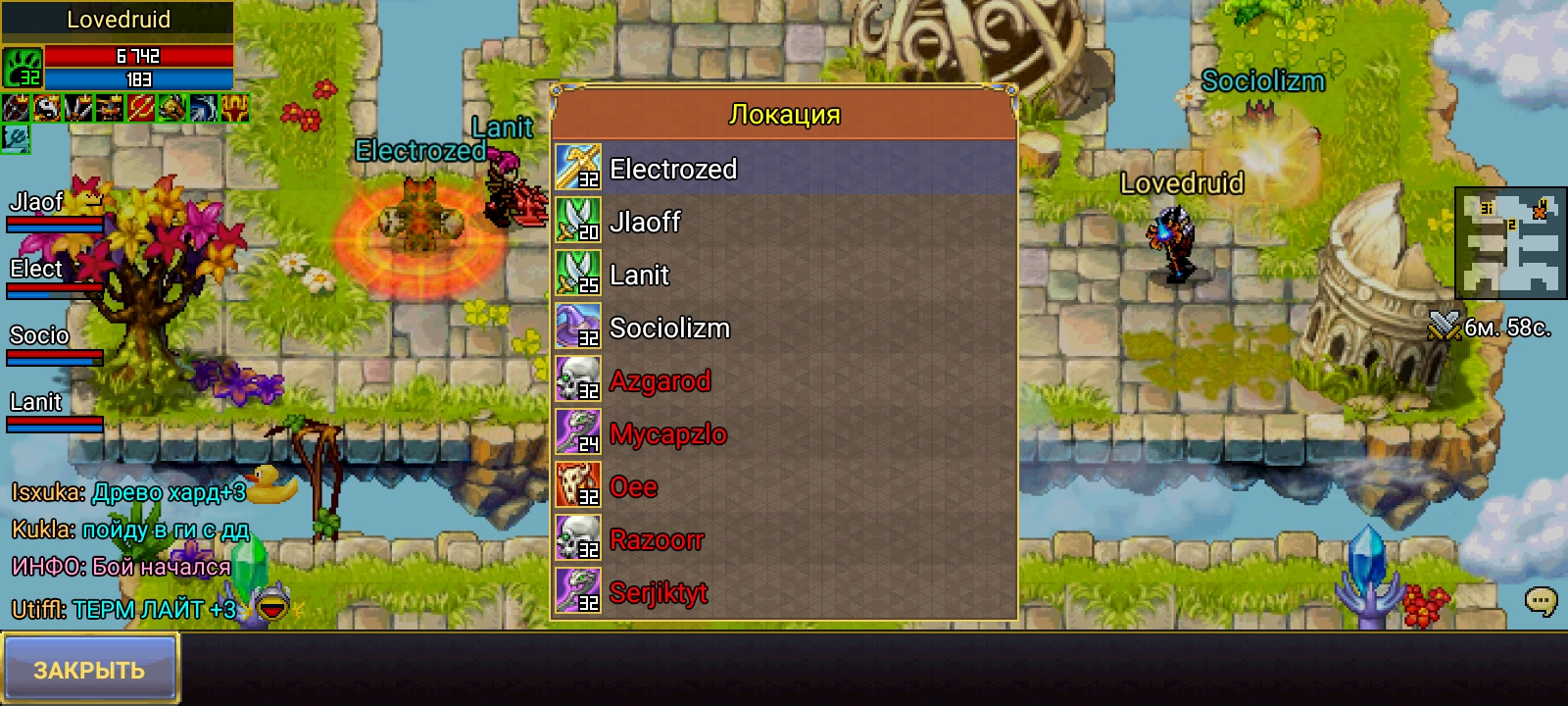Open the chat message log

[127, 549]
